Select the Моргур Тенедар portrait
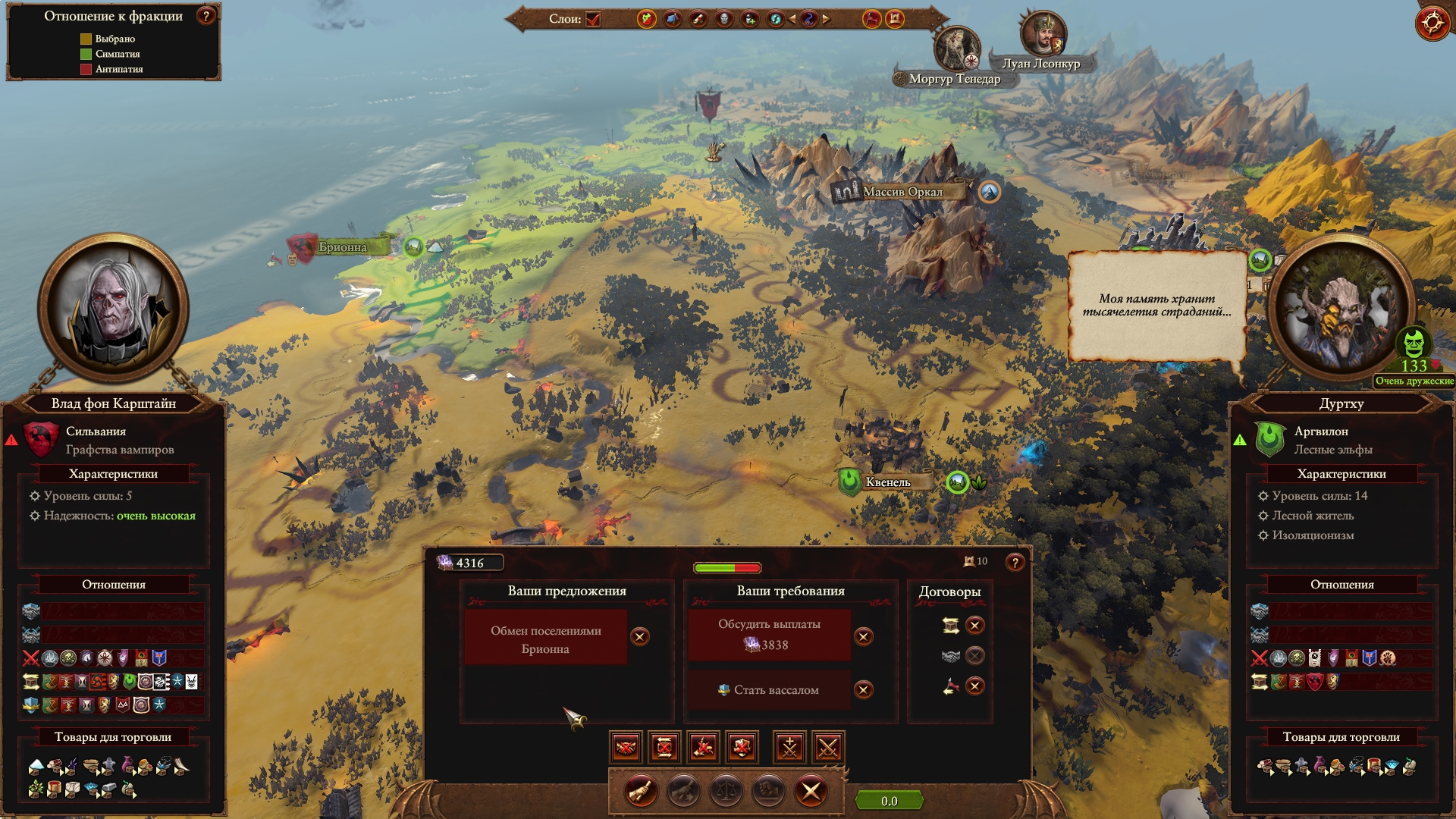1456x819 pixels. click(x=955, y=49)
